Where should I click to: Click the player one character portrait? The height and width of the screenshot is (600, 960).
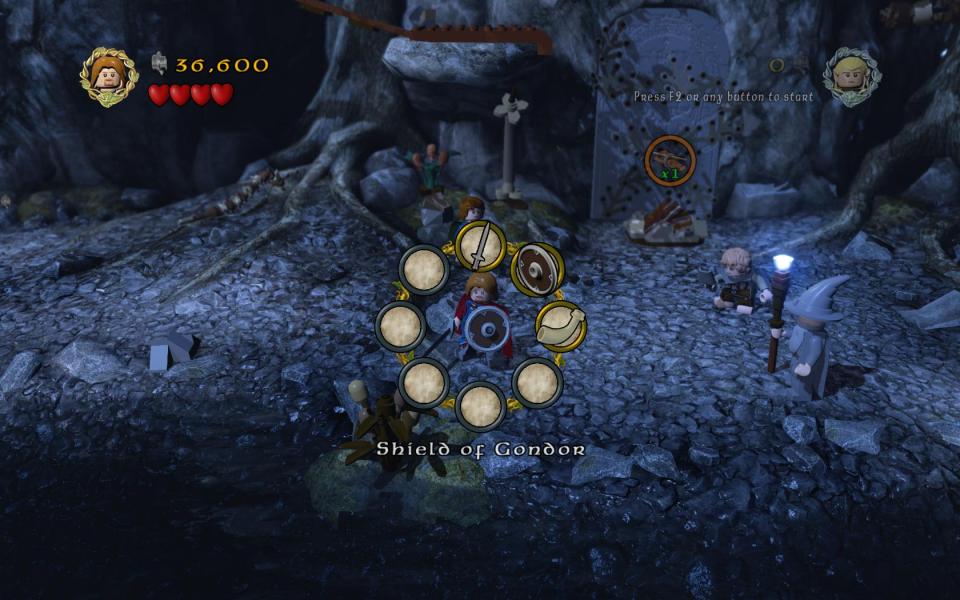pos(109,76)
